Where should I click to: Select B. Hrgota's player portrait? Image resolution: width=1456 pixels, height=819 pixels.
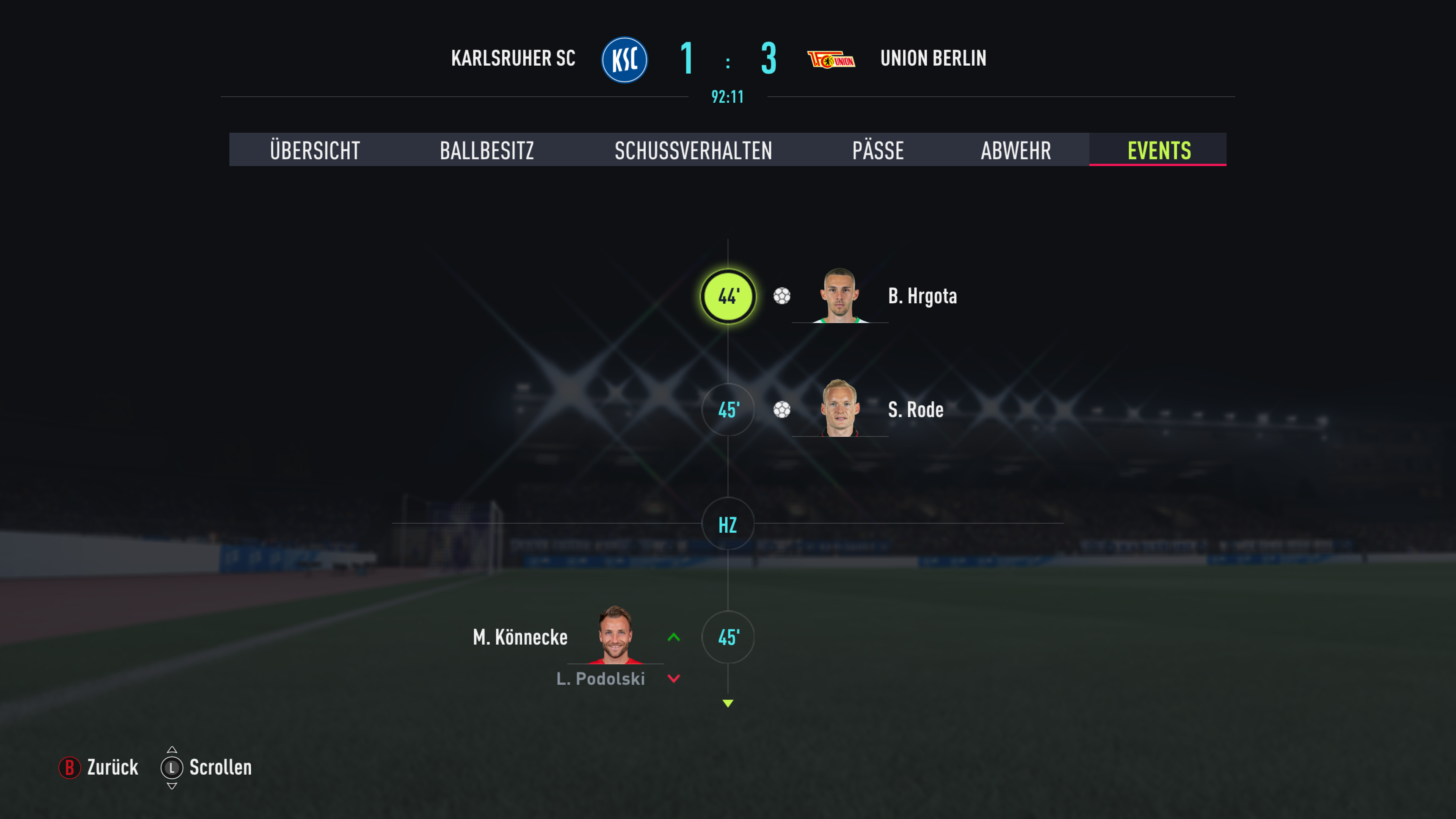(840, 296)
